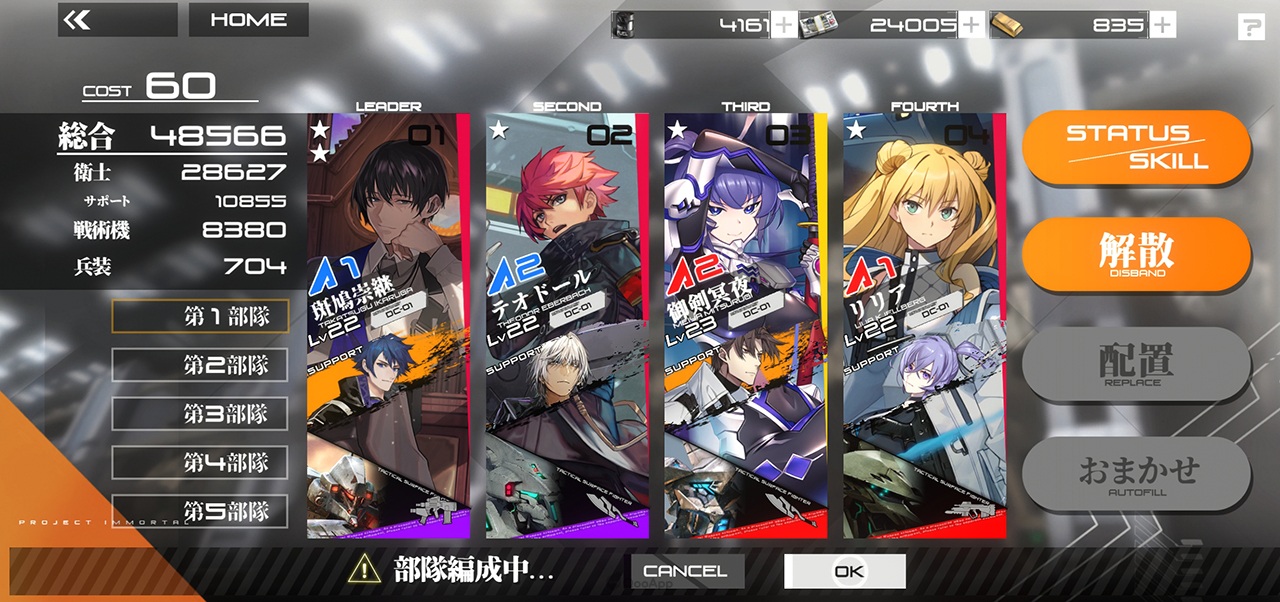Open the 第4部隊 squad tab
The image size is (1280, 602).
(x=200, y=462)
